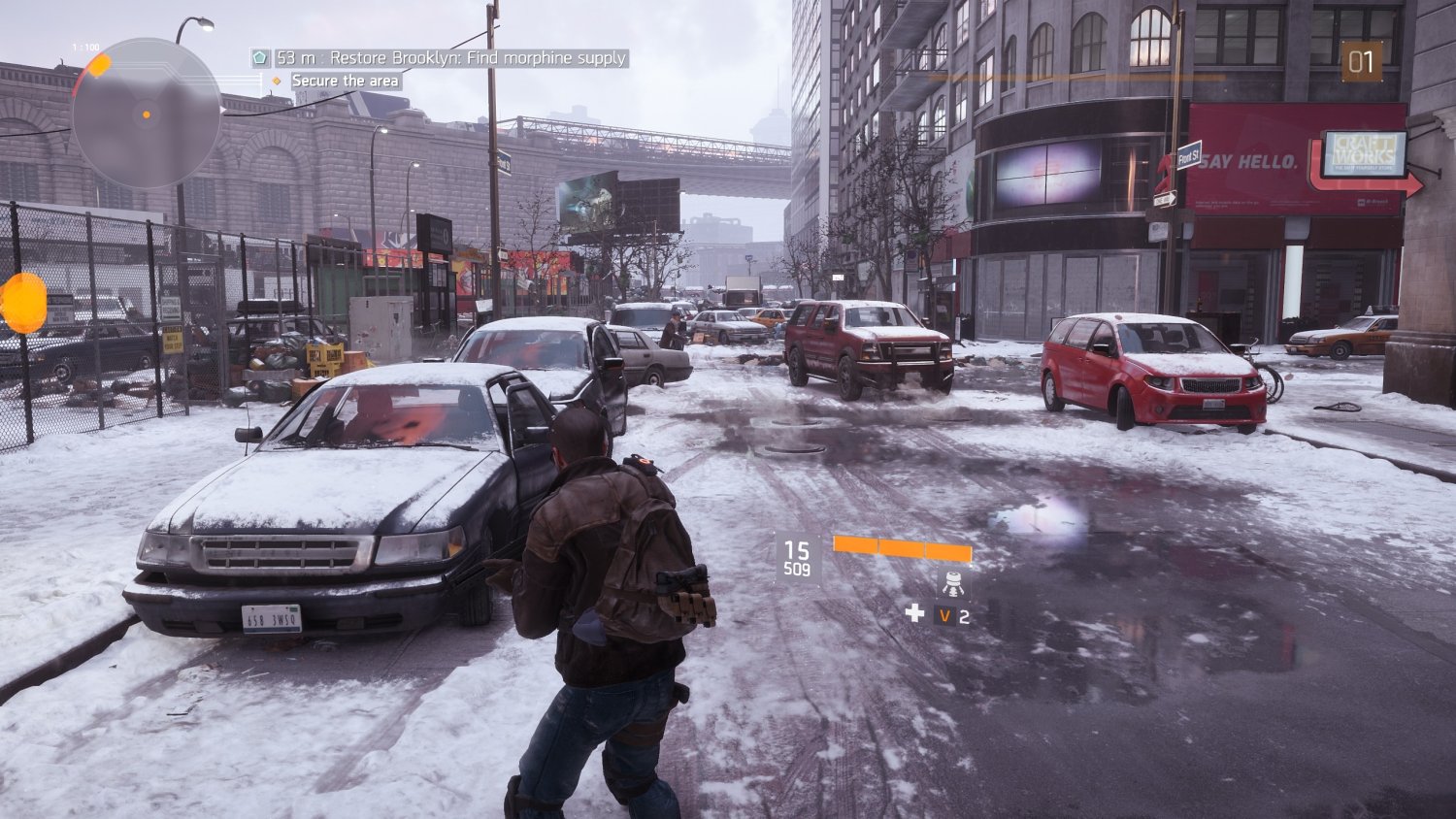Click the diamond objective icon beside Secure the area
The image size is (1456, 819).
pos(278,82)
